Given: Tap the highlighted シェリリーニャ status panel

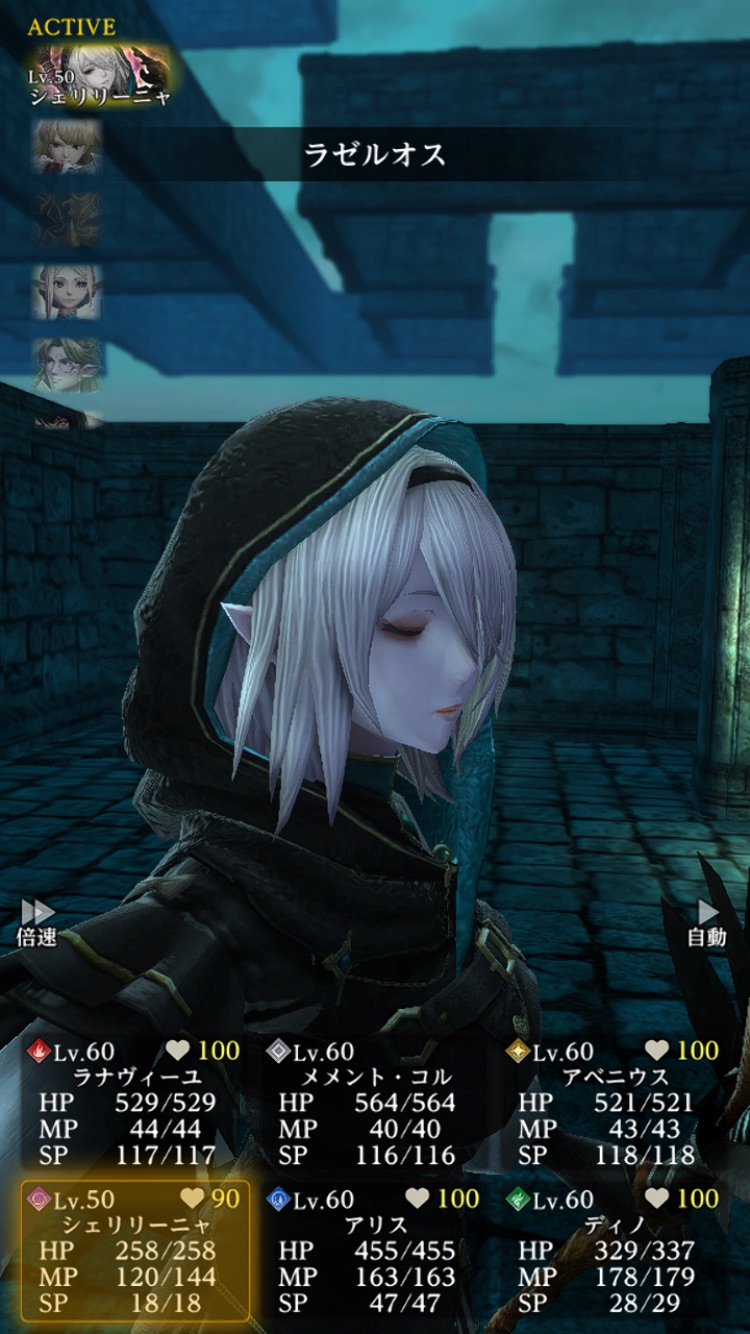Looking at the screenshot, I should coord(135,1251).
